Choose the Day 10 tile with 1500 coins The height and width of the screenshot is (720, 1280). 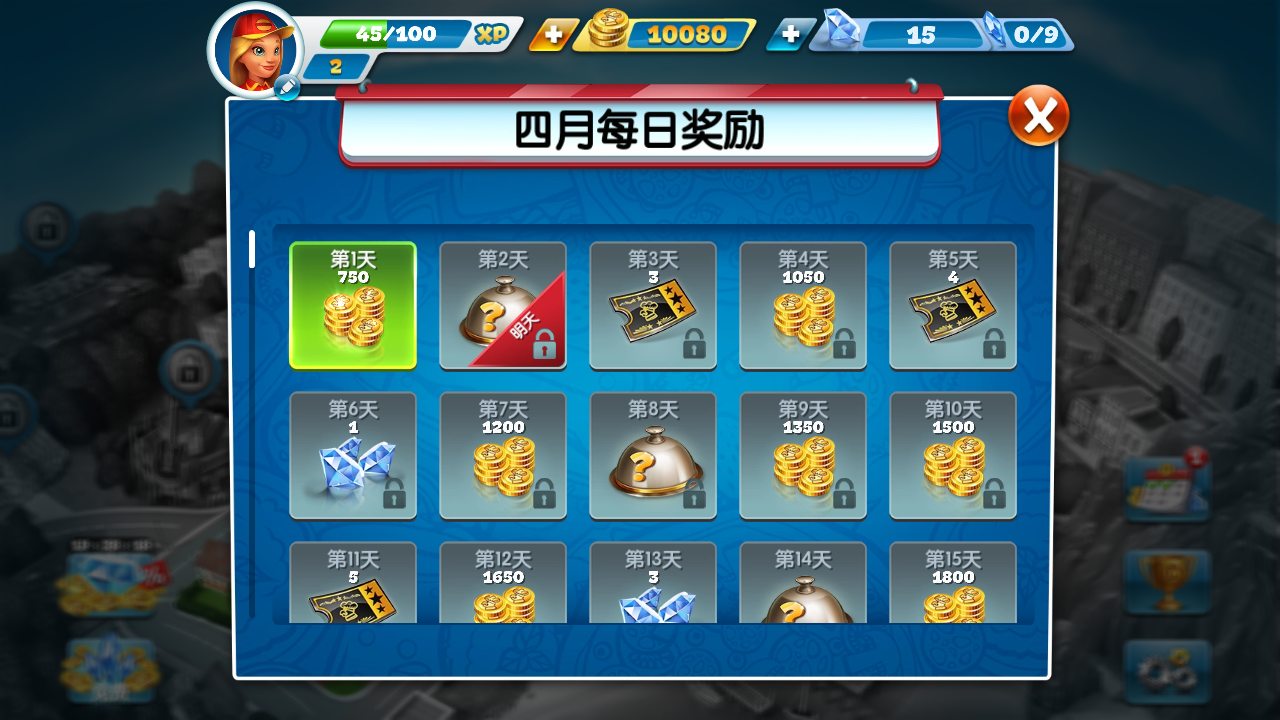(x=953, y=456)
